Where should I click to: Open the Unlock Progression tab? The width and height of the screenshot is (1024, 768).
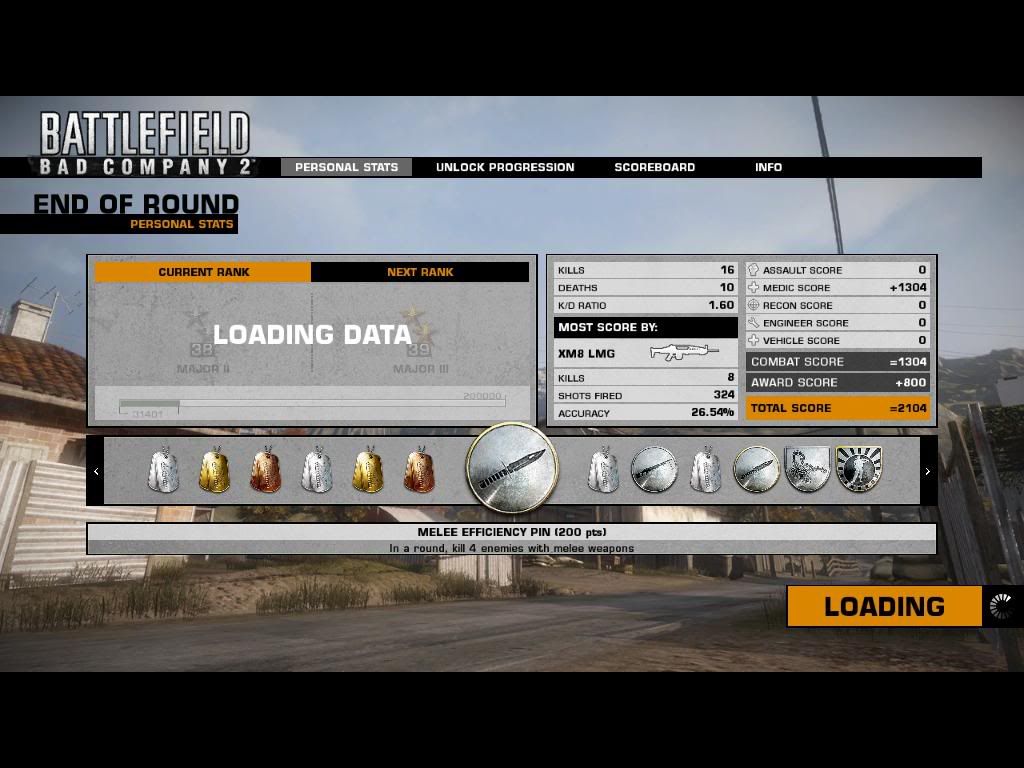click(x=505, y=167)
